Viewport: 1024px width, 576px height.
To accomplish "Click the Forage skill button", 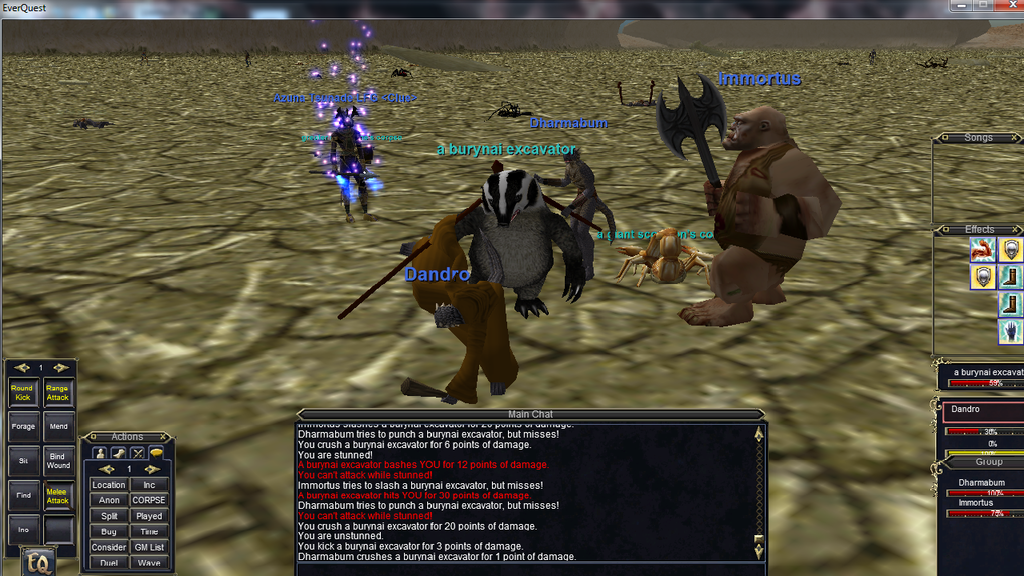I will 22,426.
